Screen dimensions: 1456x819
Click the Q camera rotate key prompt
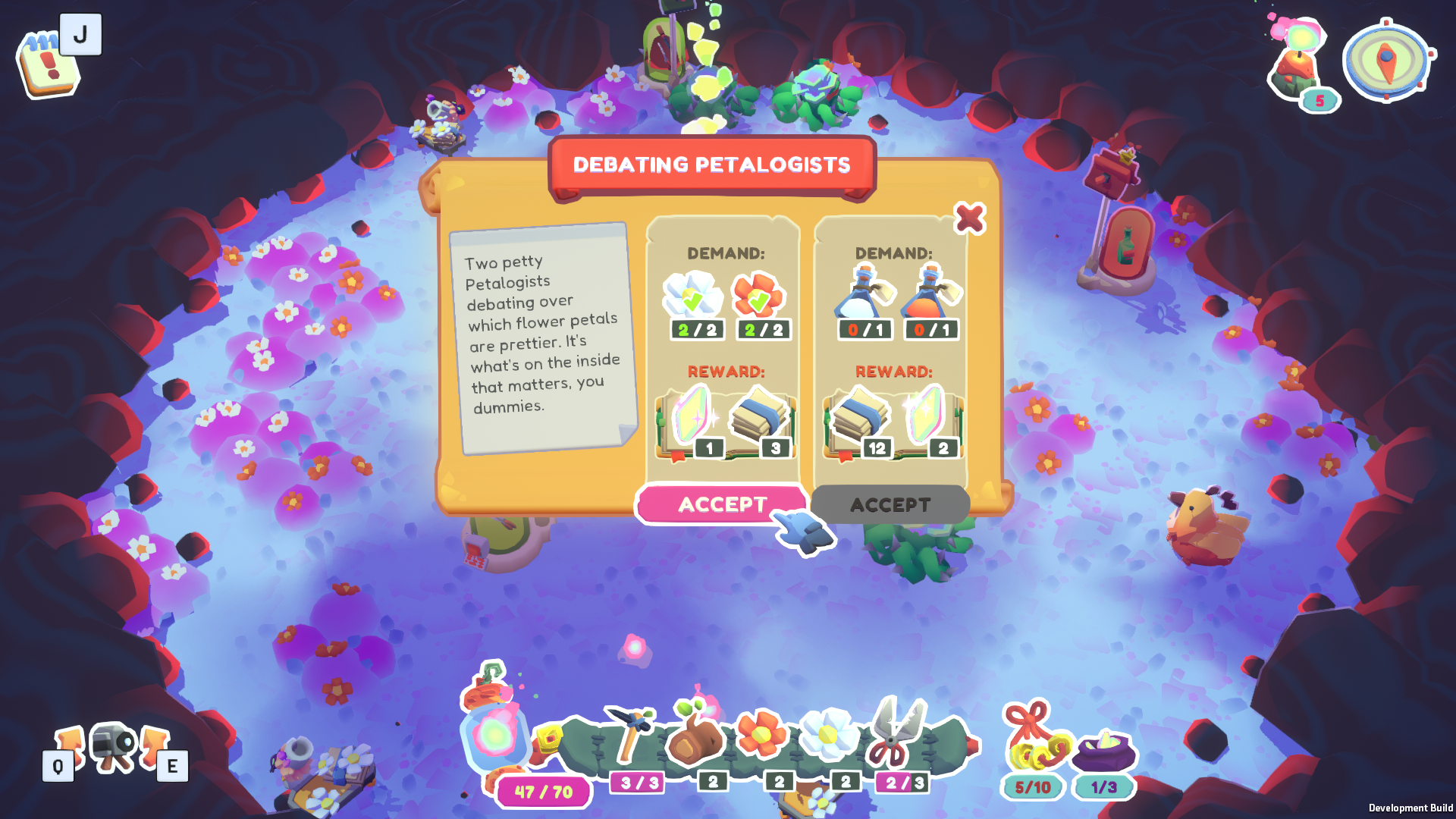pos(57,766)
